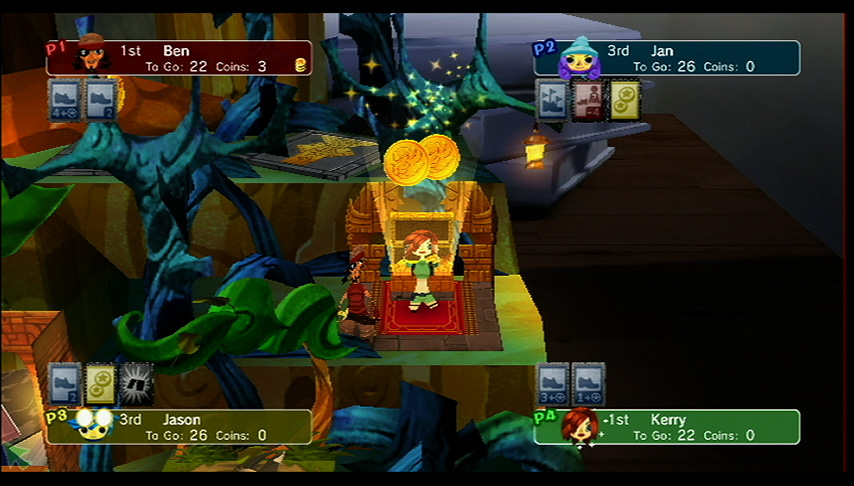Select Ben's boot card numbered 2
Viewport: 854px width, 486px height.
[x=100, y=101]
